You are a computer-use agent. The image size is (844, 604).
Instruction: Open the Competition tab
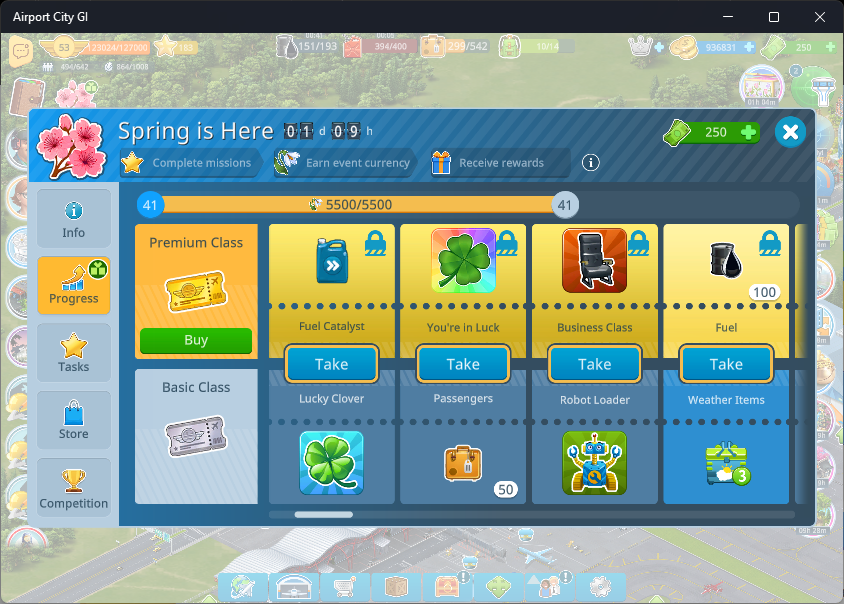74,489
